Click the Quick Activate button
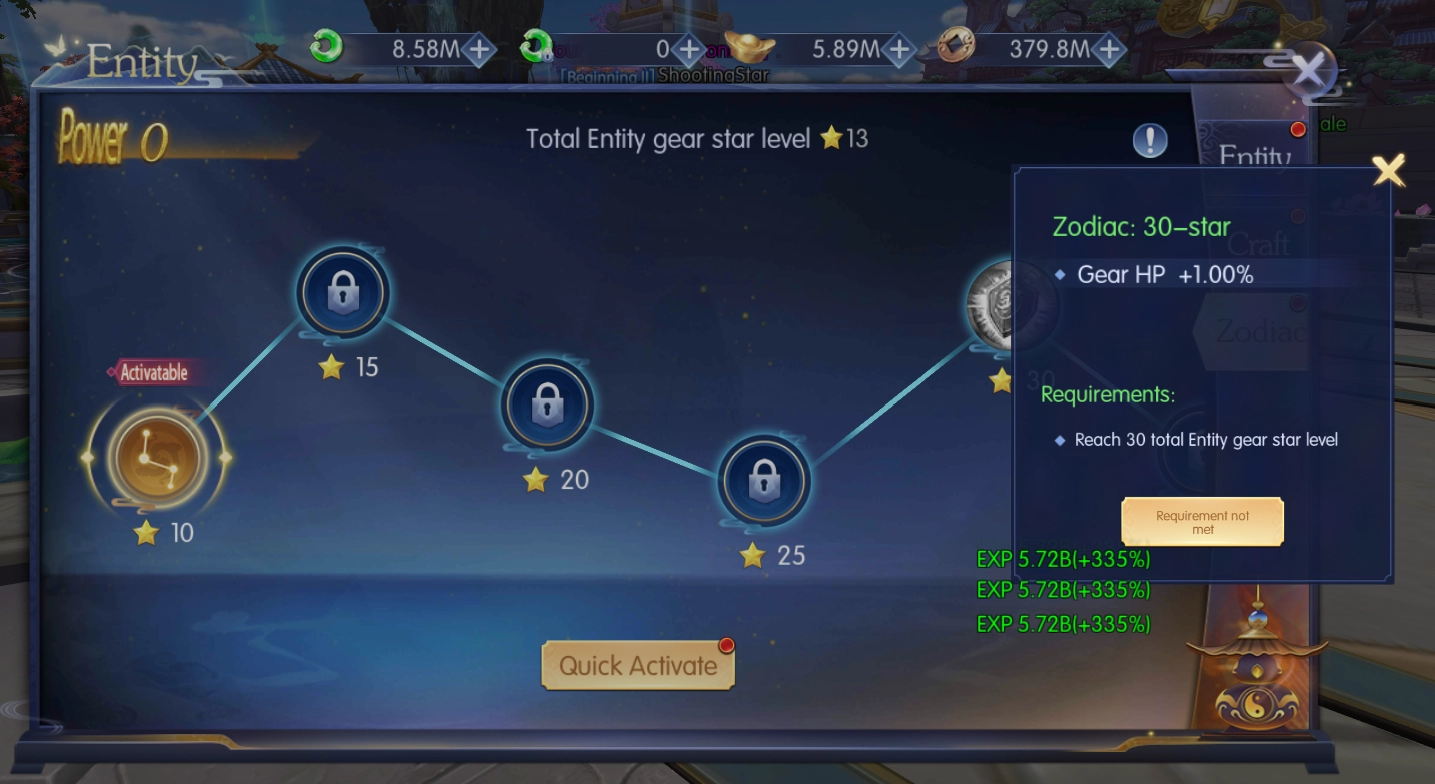Screen dimensions: 1435x784 point(638,666)
